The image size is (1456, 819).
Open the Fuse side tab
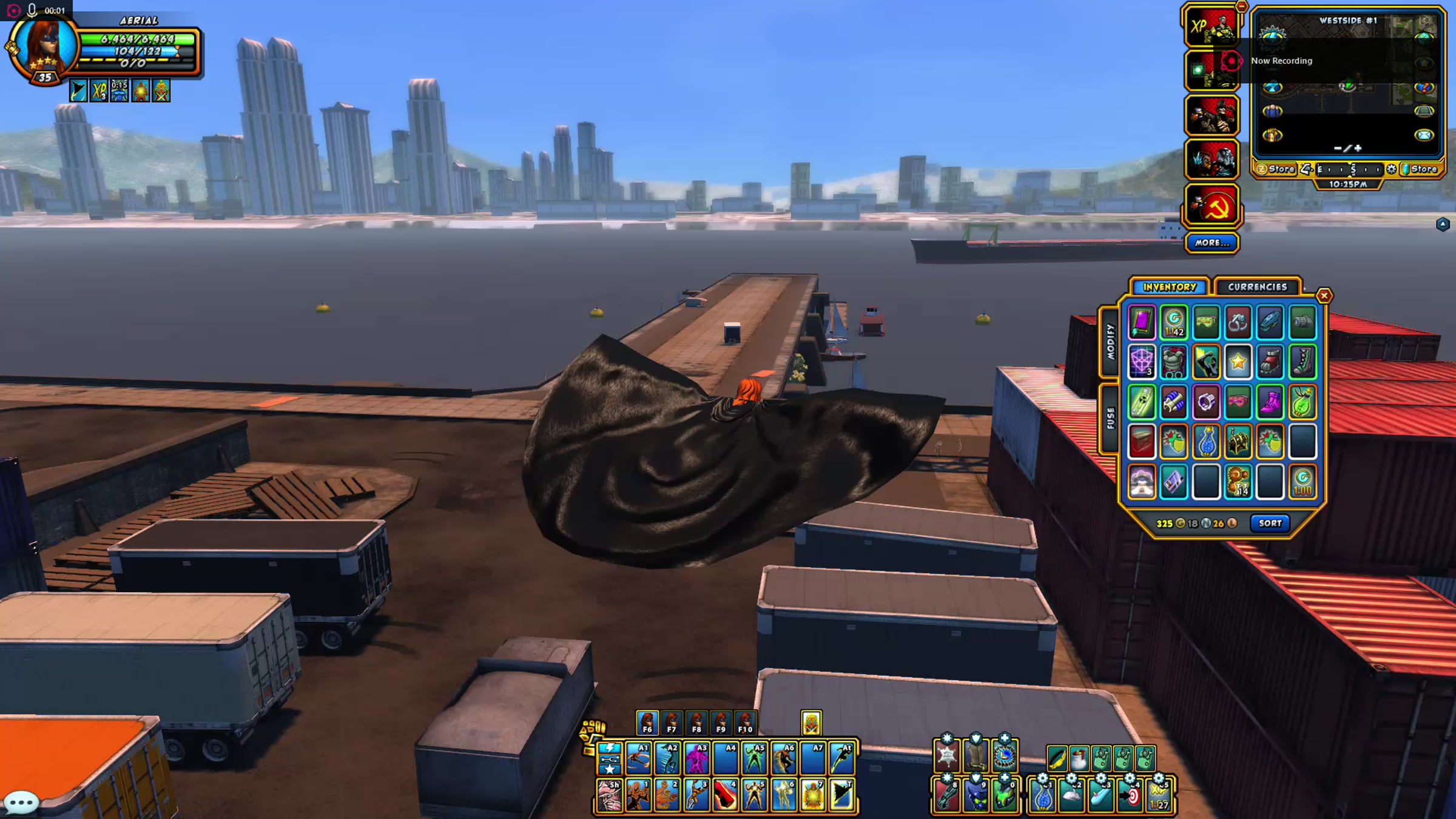pyautogui.click(x=1110, y=419)
